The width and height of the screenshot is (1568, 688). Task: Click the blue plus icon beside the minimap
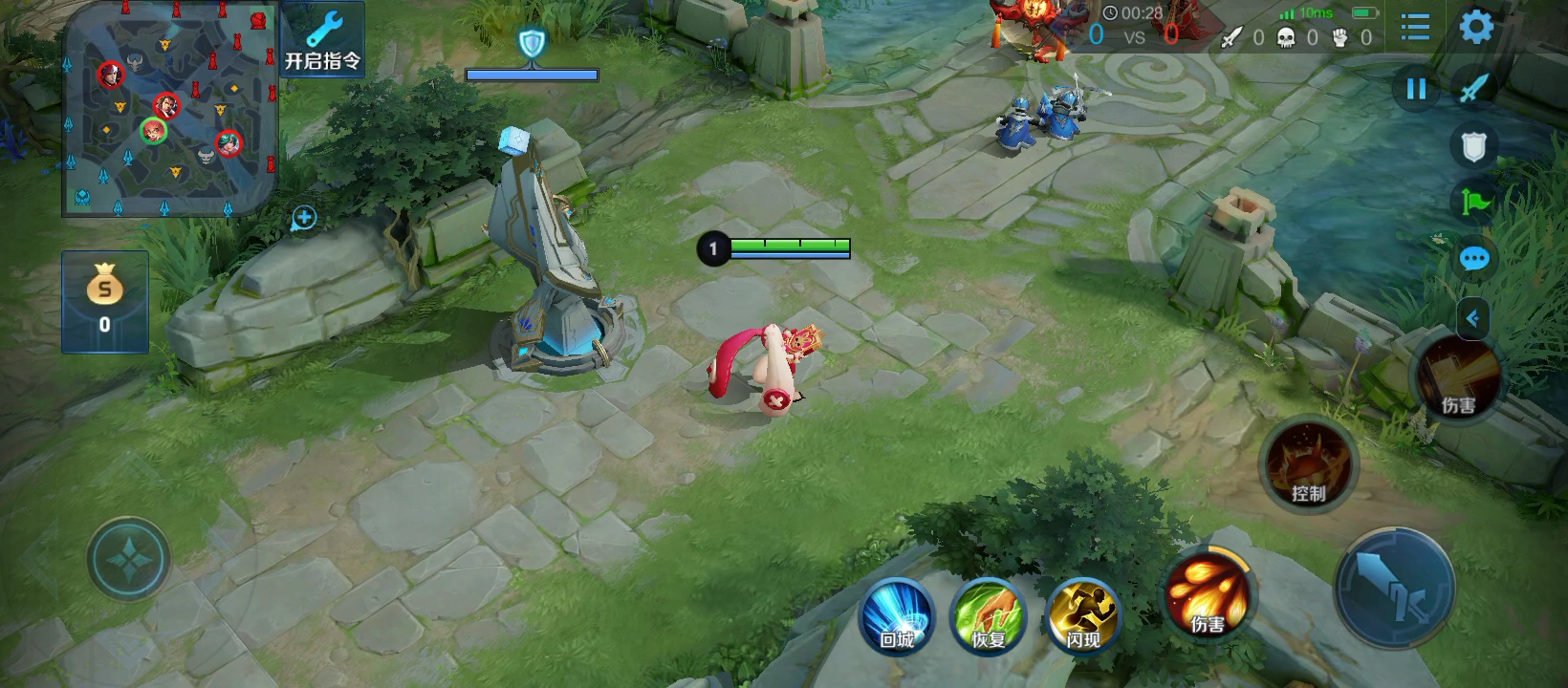pyautogui.click(x=304, y=219)
